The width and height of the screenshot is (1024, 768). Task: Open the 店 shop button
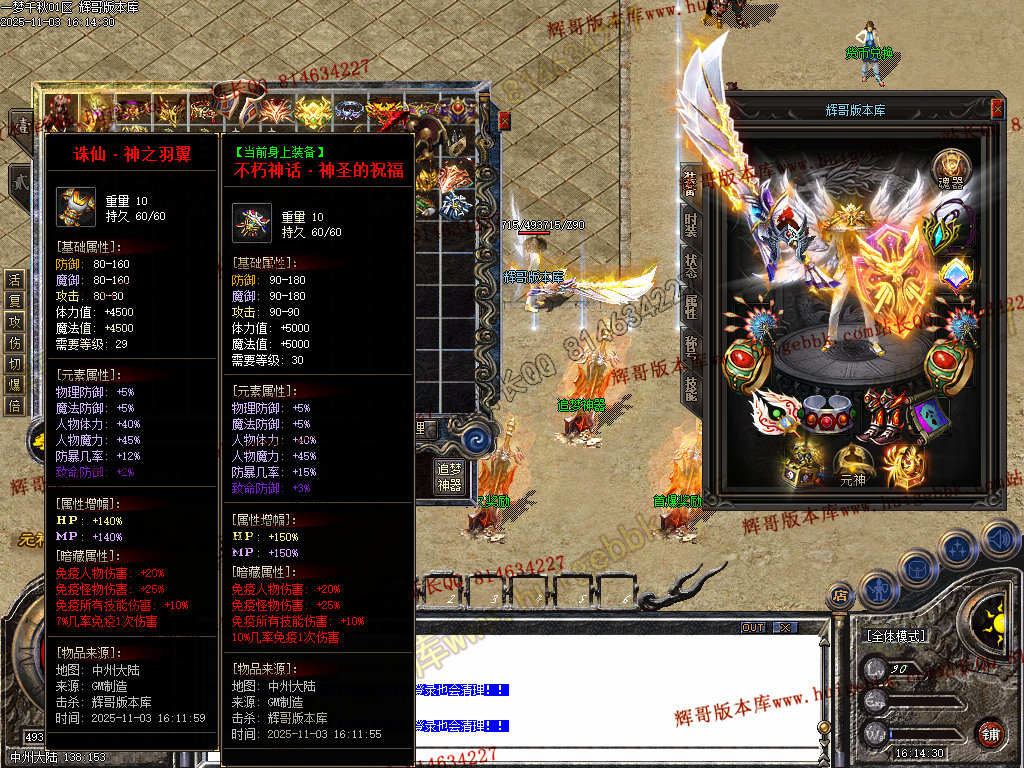pos(841,597)
